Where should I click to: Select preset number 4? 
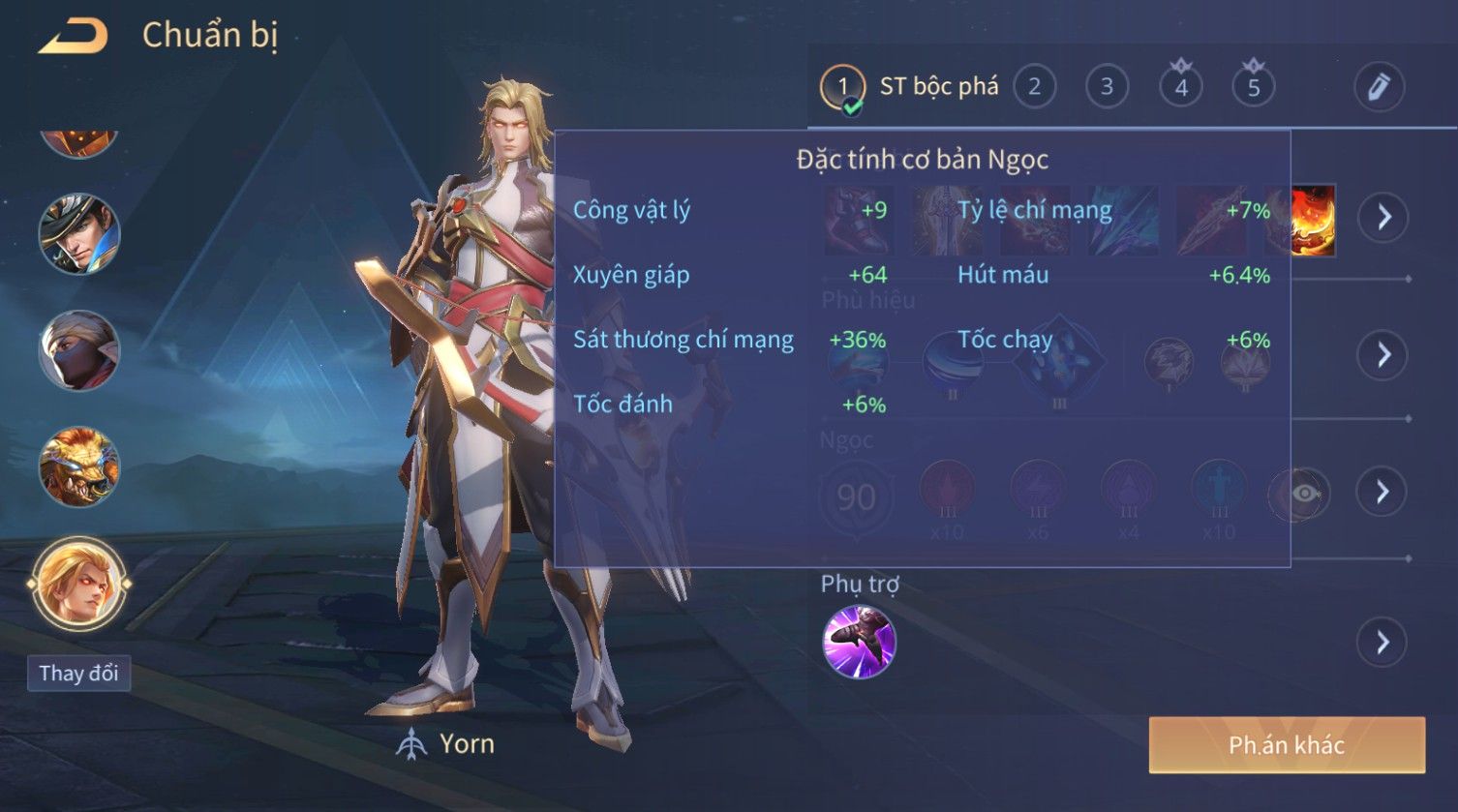coord(1180,87)
